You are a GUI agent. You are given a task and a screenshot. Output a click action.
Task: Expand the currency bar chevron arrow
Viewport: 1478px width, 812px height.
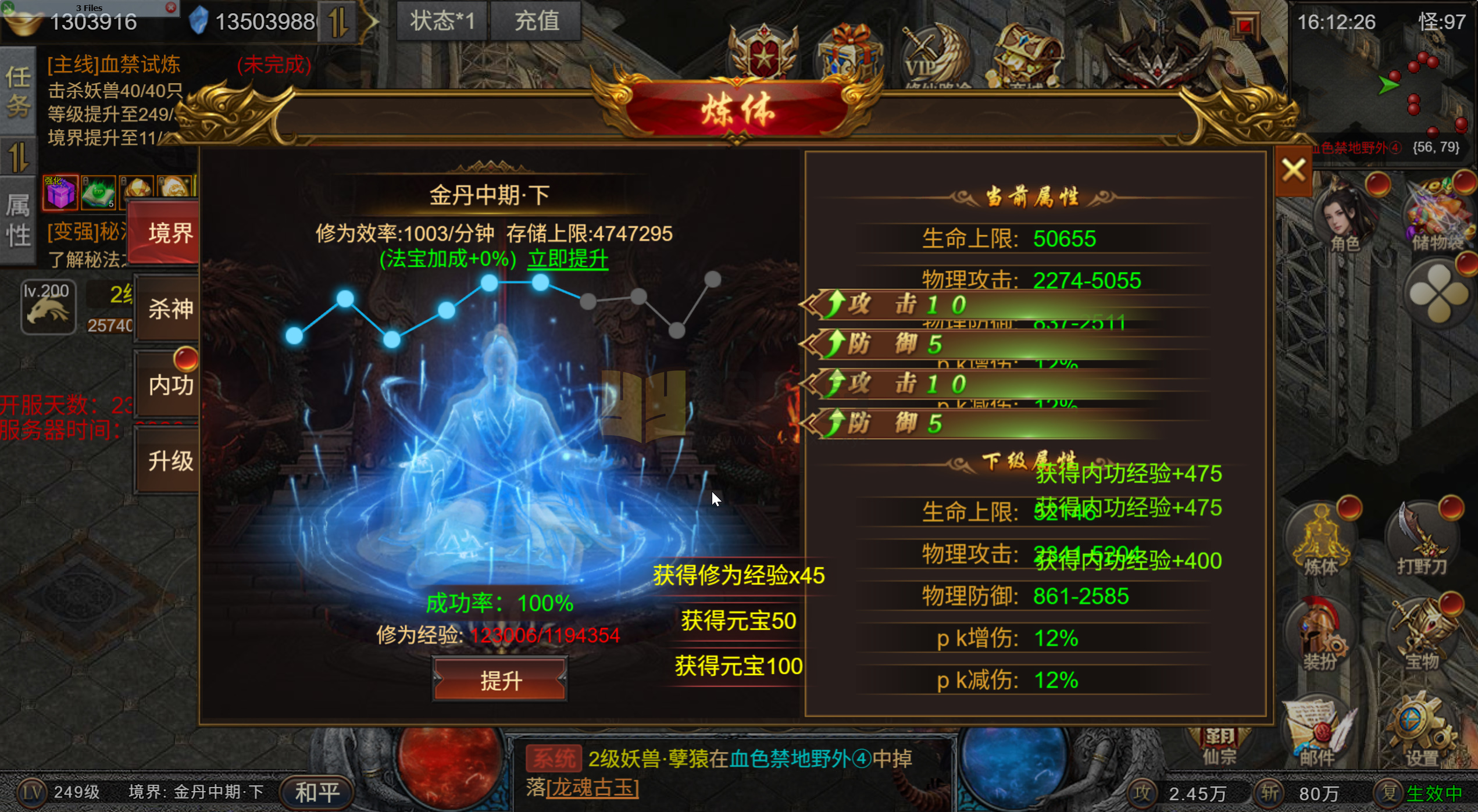coord(373,20)
